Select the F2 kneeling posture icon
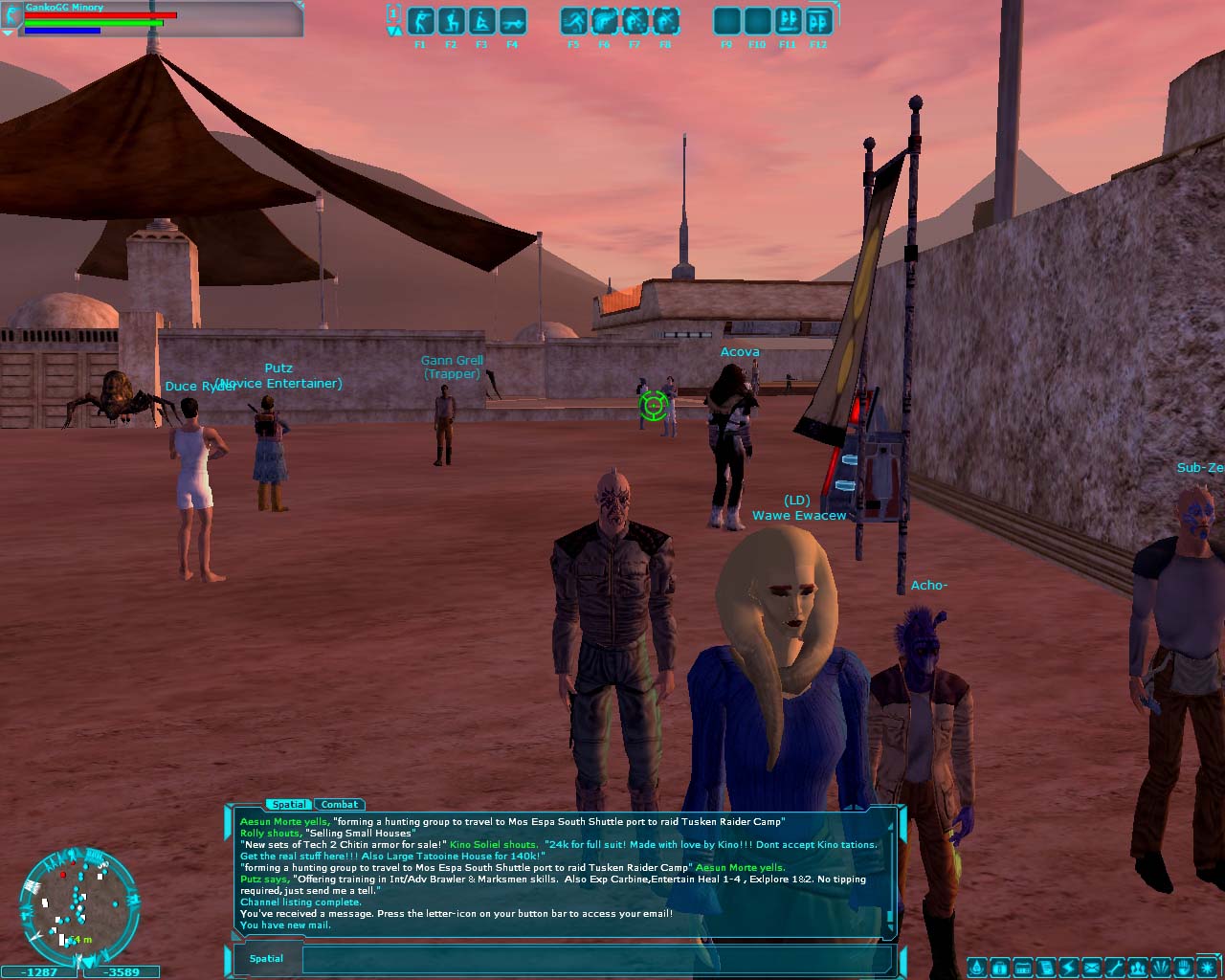Viewport: 1225px width, 980px height. pyautogui.click(x=451, y=21)
